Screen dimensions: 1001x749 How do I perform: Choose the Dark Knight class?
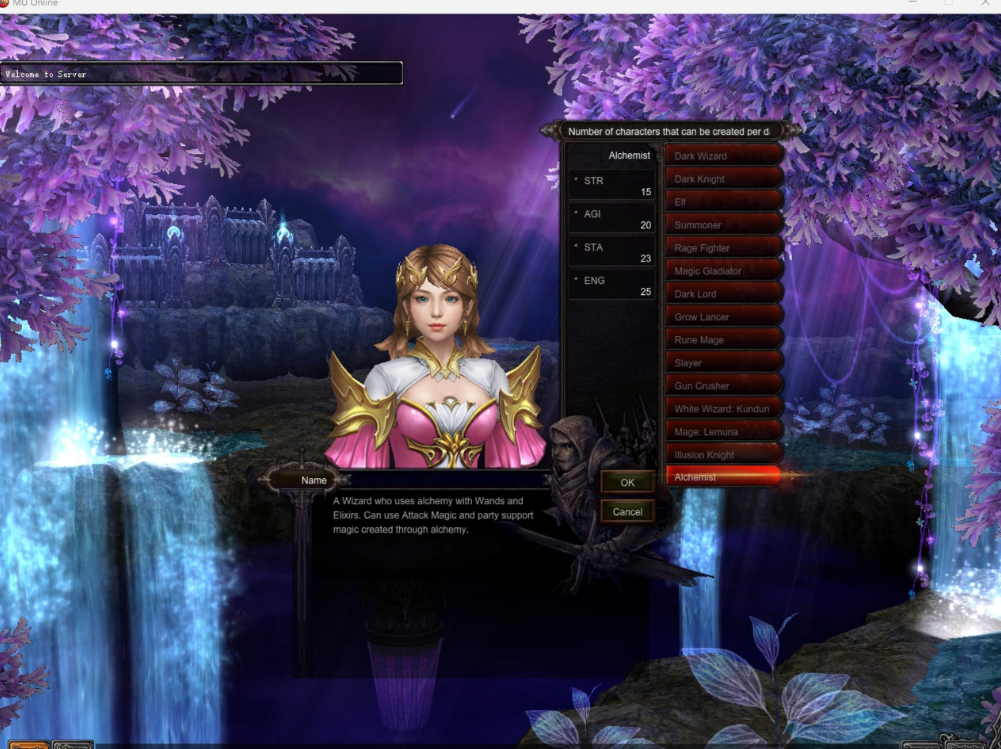[x=722, y=179]
